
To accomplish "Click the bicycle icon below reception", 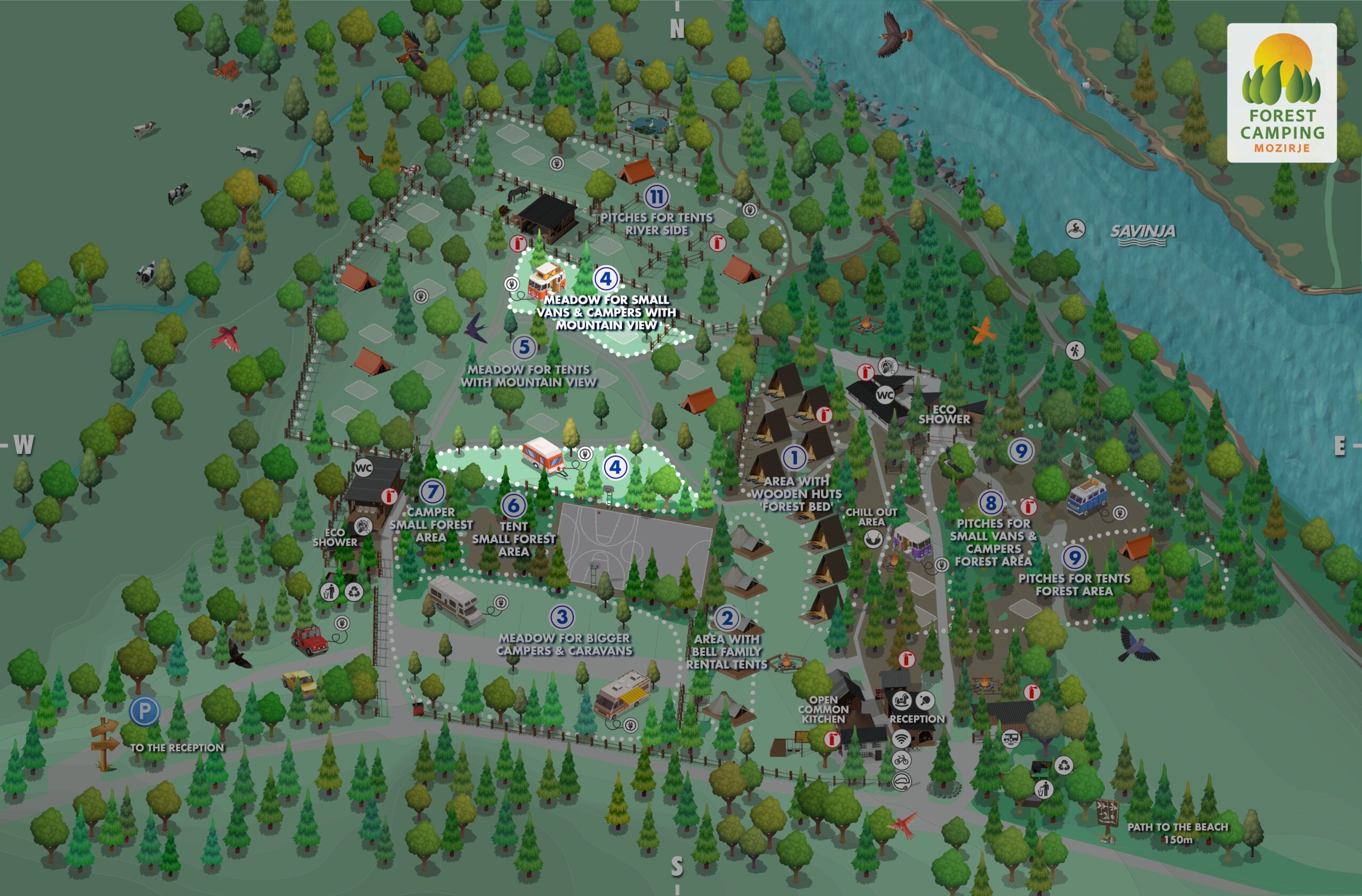I will coord(901,760).
